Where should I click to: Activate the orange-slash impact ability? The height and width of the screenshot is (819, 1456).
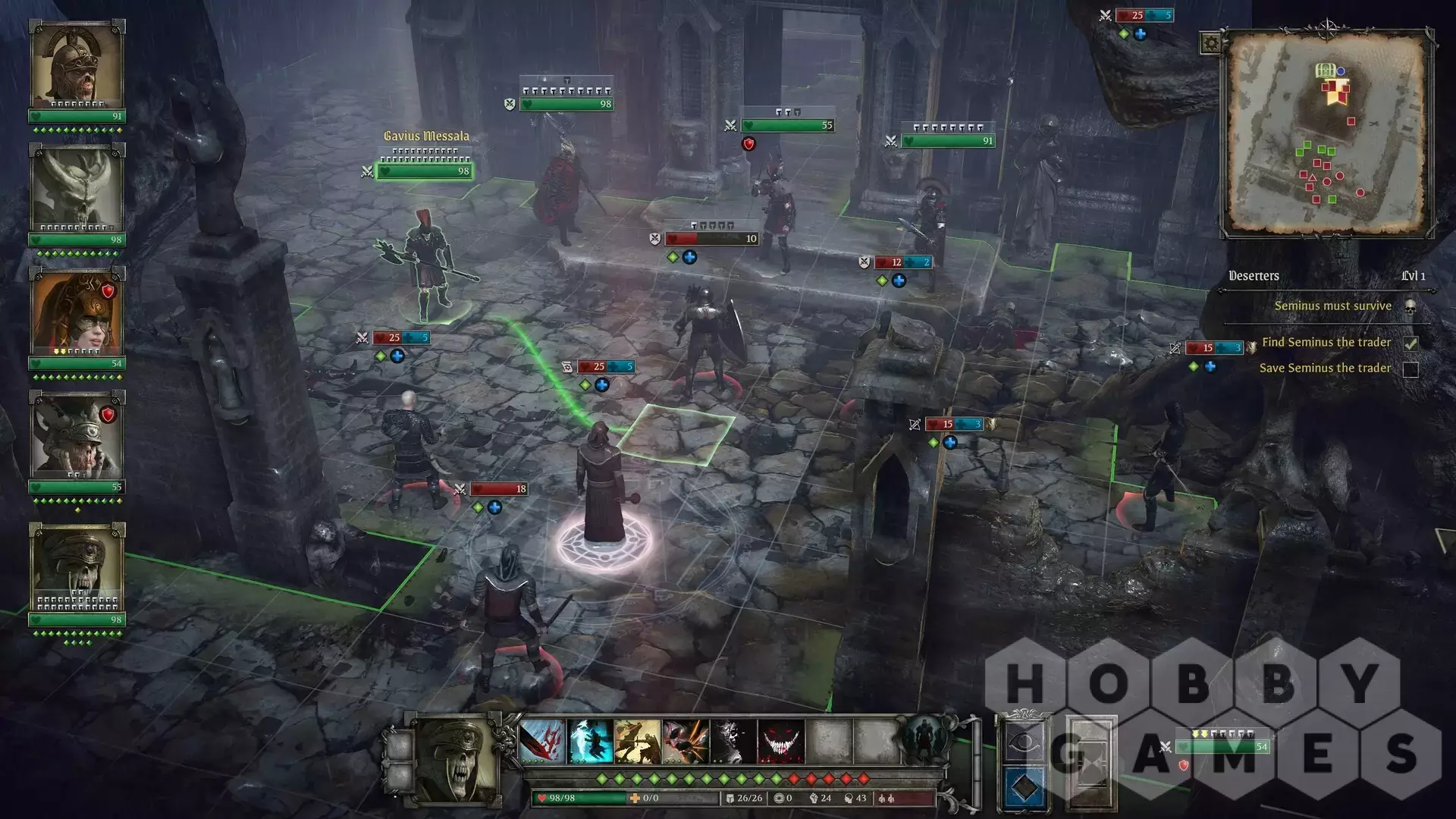point(686,741)
